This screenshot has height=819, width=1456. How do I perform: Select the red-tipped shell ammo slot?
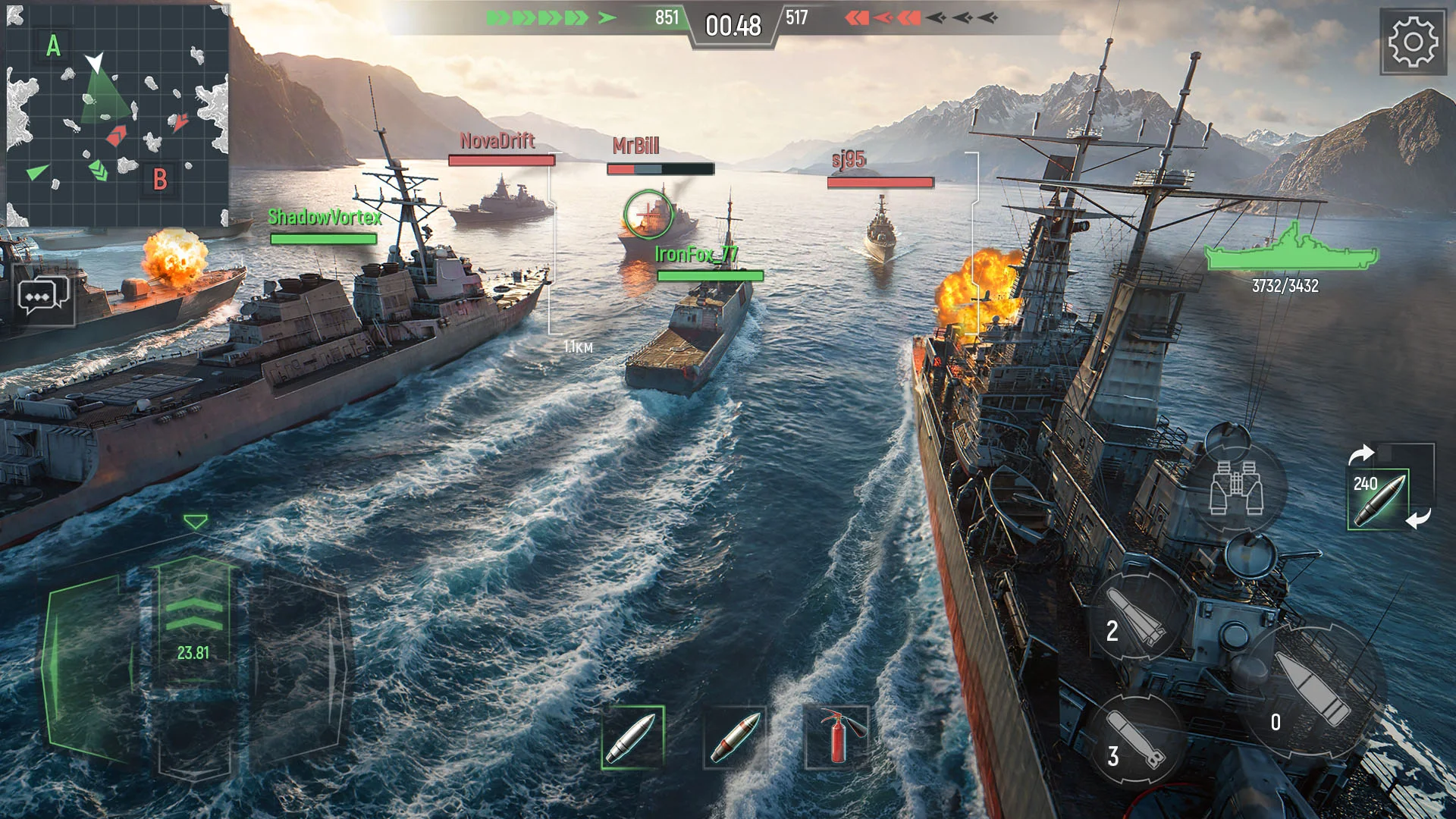[734, 737]
